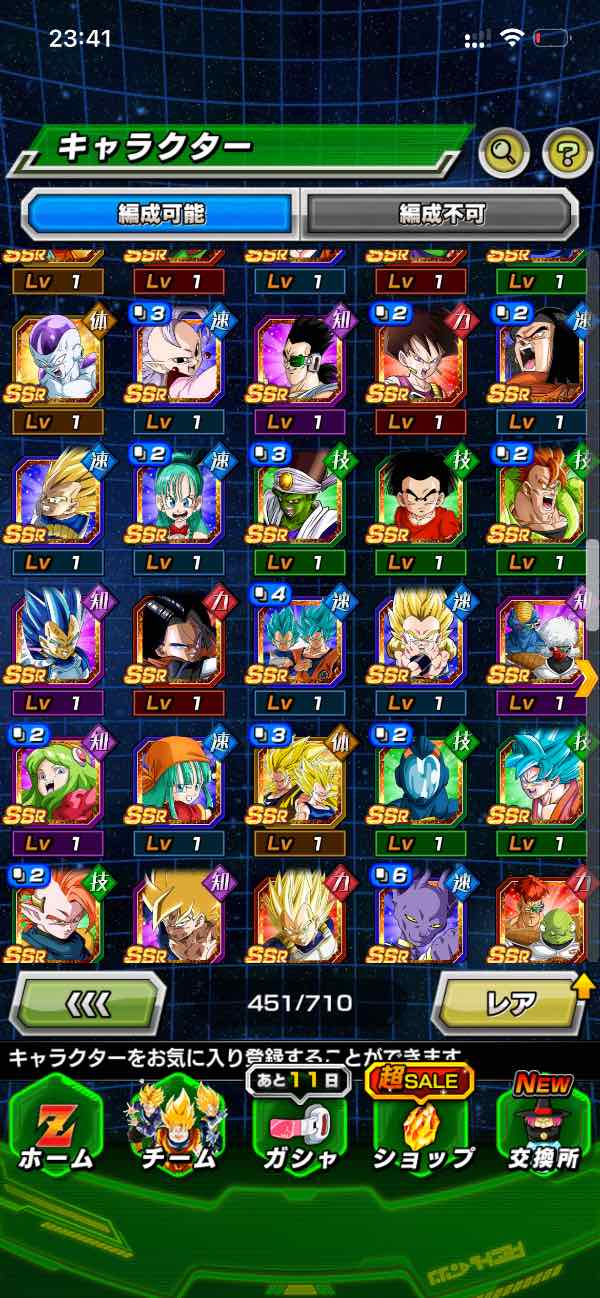This screenshot has height=1298, width=600.
Task: Open the チーム menu
Action: 177,1125
